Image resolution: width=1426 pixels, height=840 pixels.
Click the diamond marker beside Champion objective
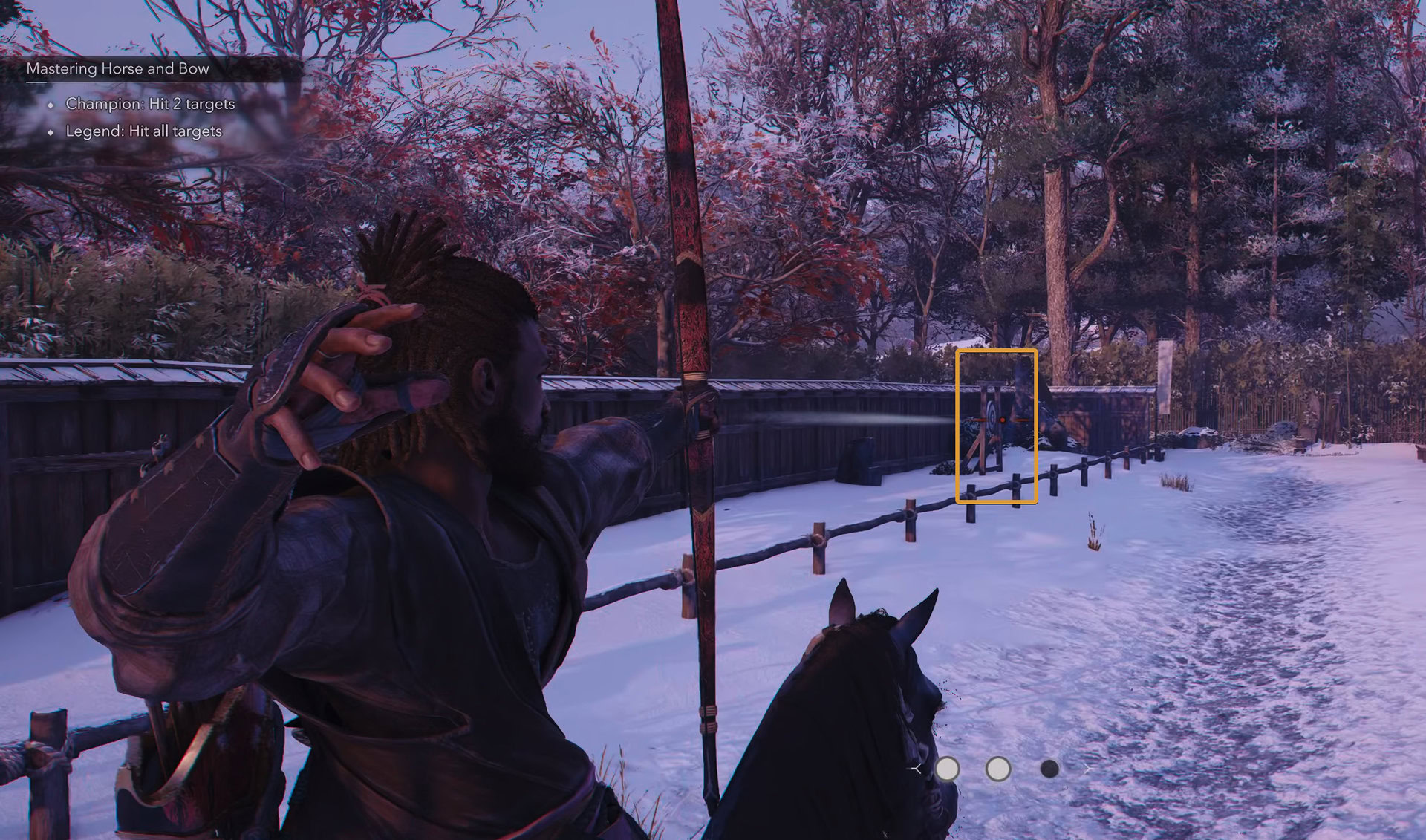click(x=51, y=104)
